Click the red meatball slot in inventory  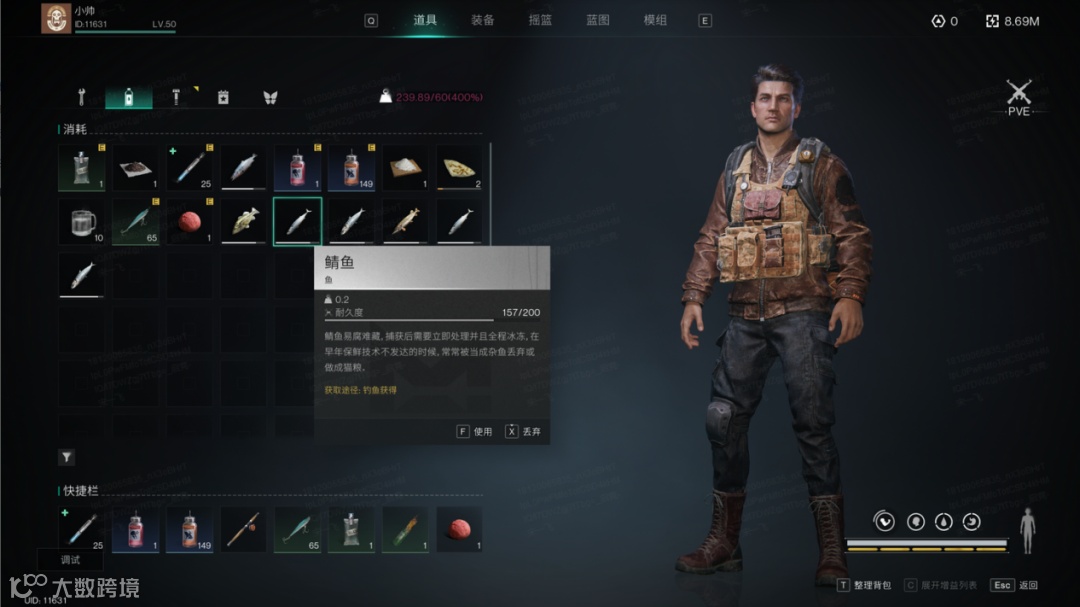click(x=190, y=221)
